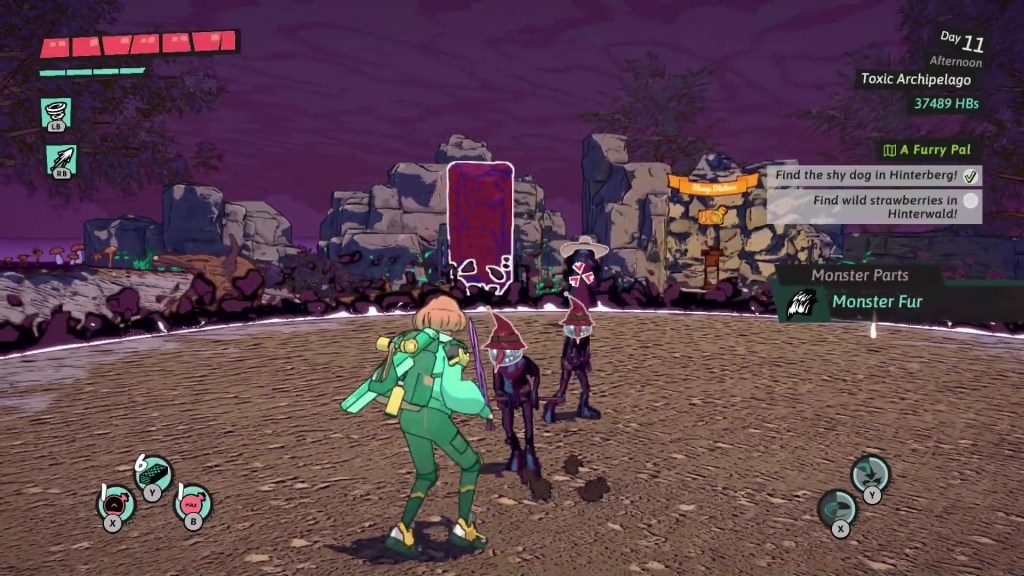Viewport: 1024px width, 576px height.
Task: Trigger the downward arrow slam spell
Action: click(x=871, y=472)
